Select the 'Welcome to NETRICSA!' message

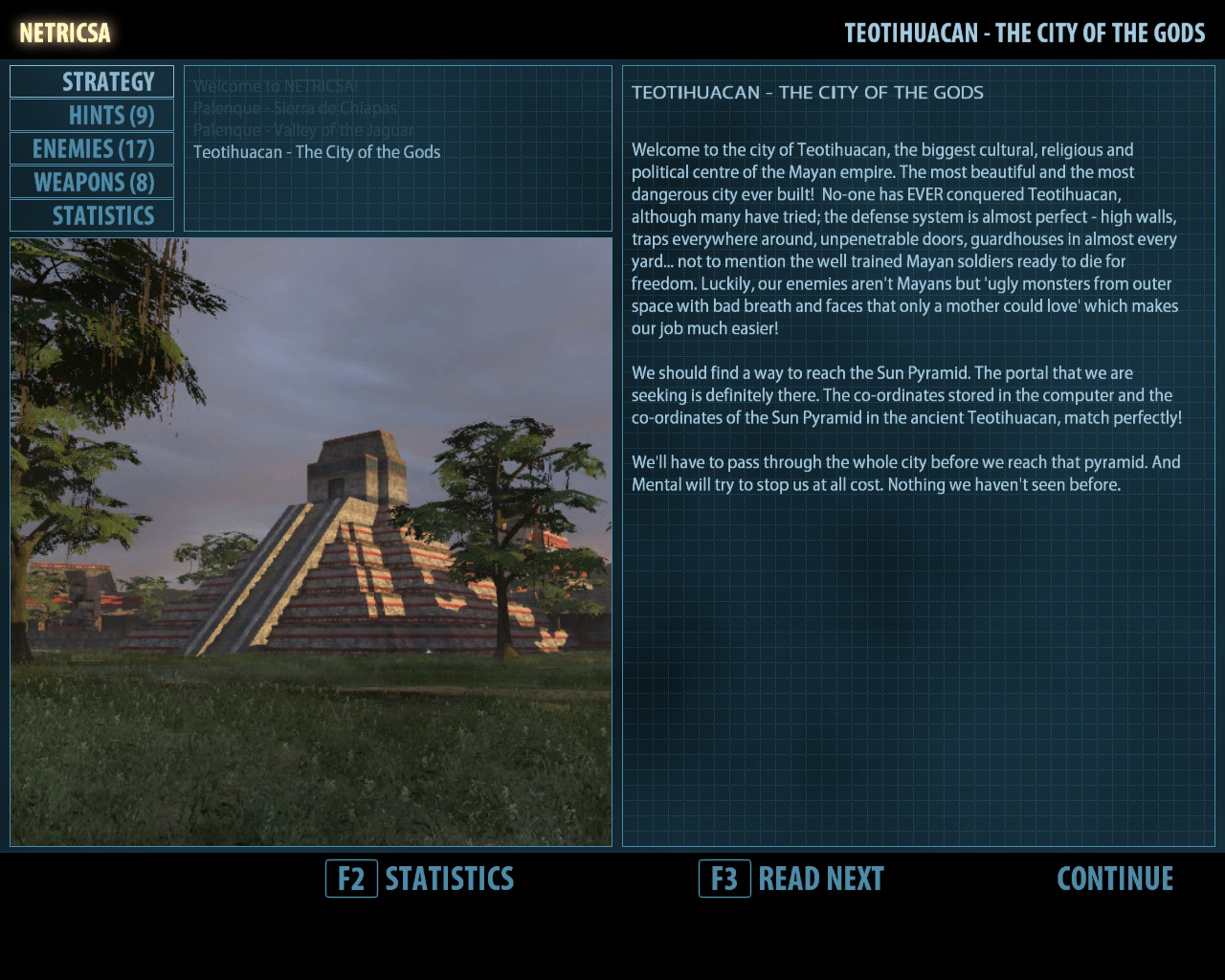coord(276,86)
